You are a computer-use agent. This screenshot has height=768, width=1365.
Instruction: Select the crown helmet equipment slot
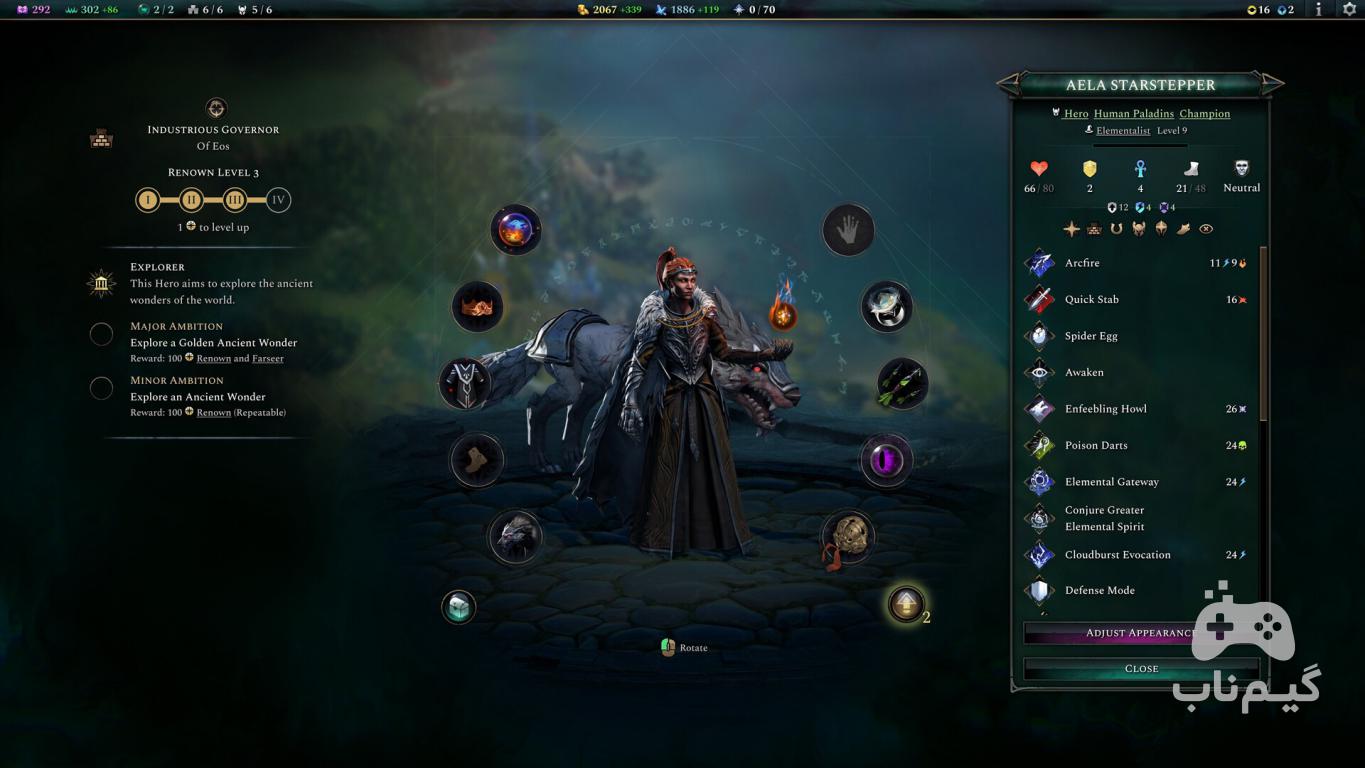tap(477, 306)
